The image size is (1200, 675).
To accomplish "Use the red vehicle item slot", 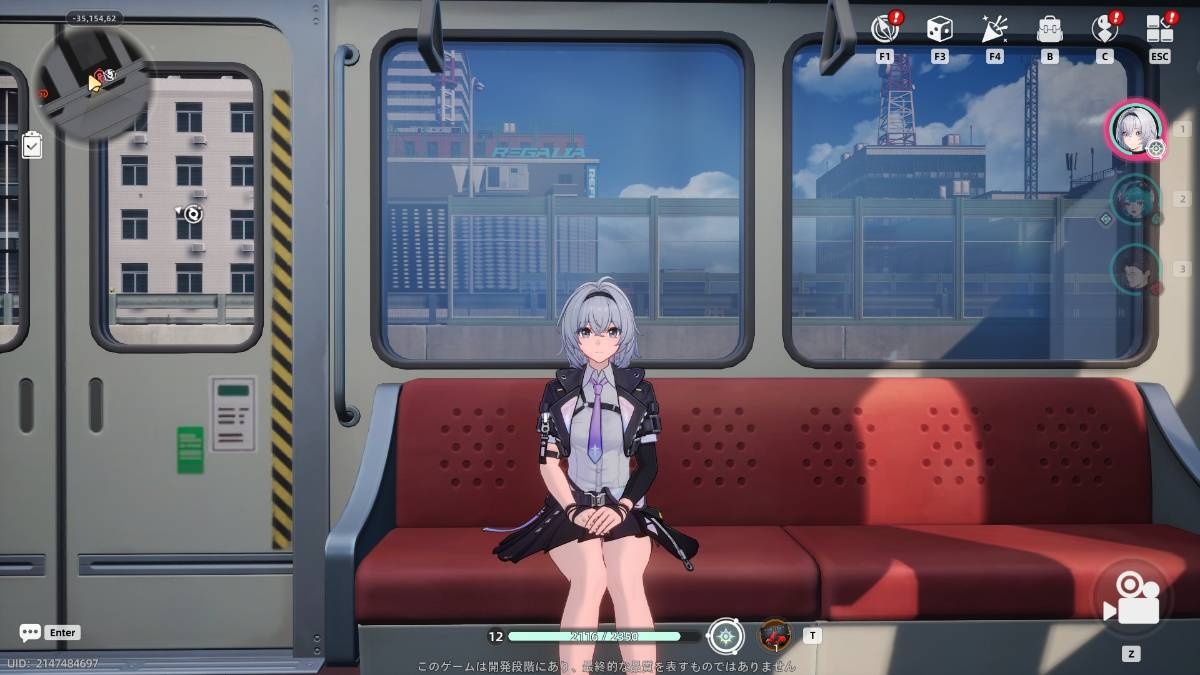I will click(775, 635).
